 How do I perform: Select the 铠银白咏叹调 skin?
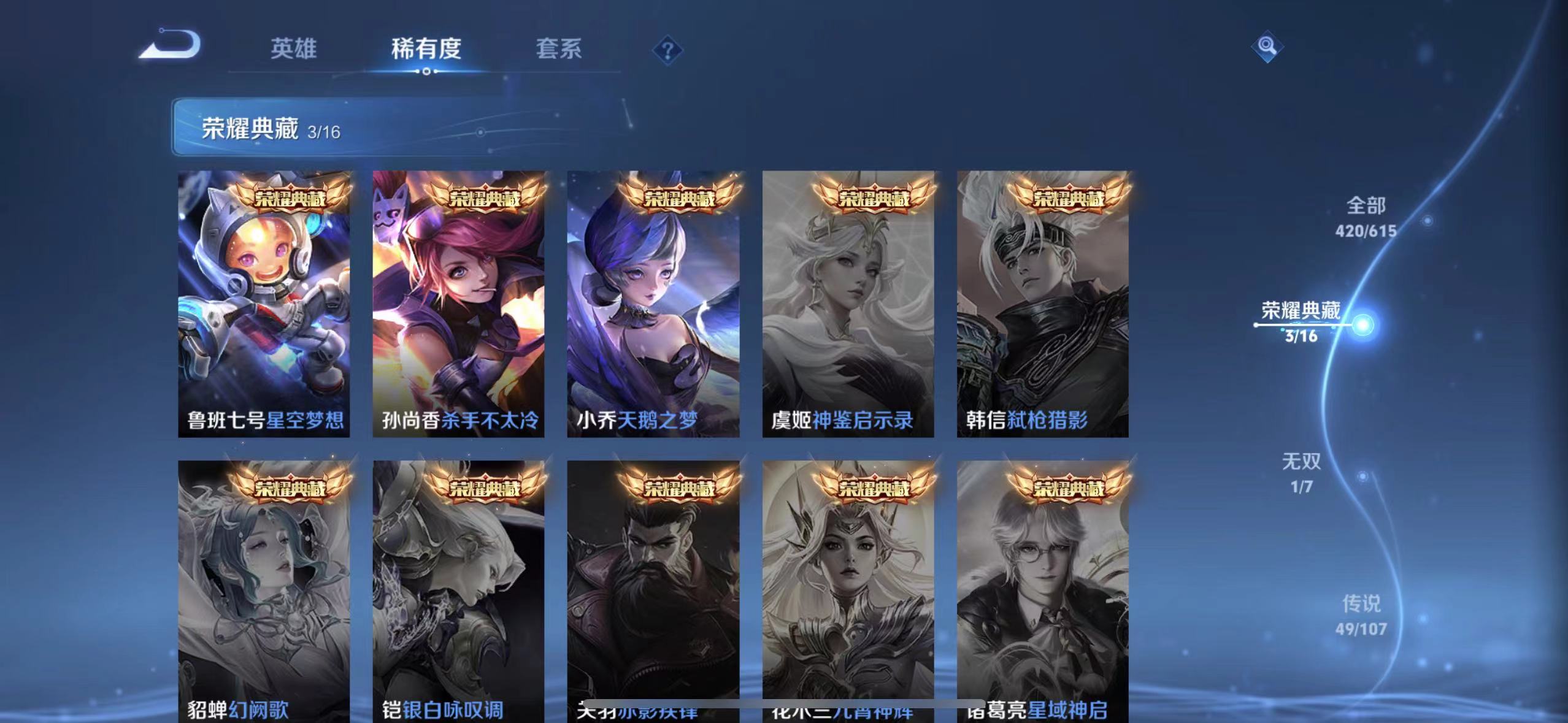point(459,589)
